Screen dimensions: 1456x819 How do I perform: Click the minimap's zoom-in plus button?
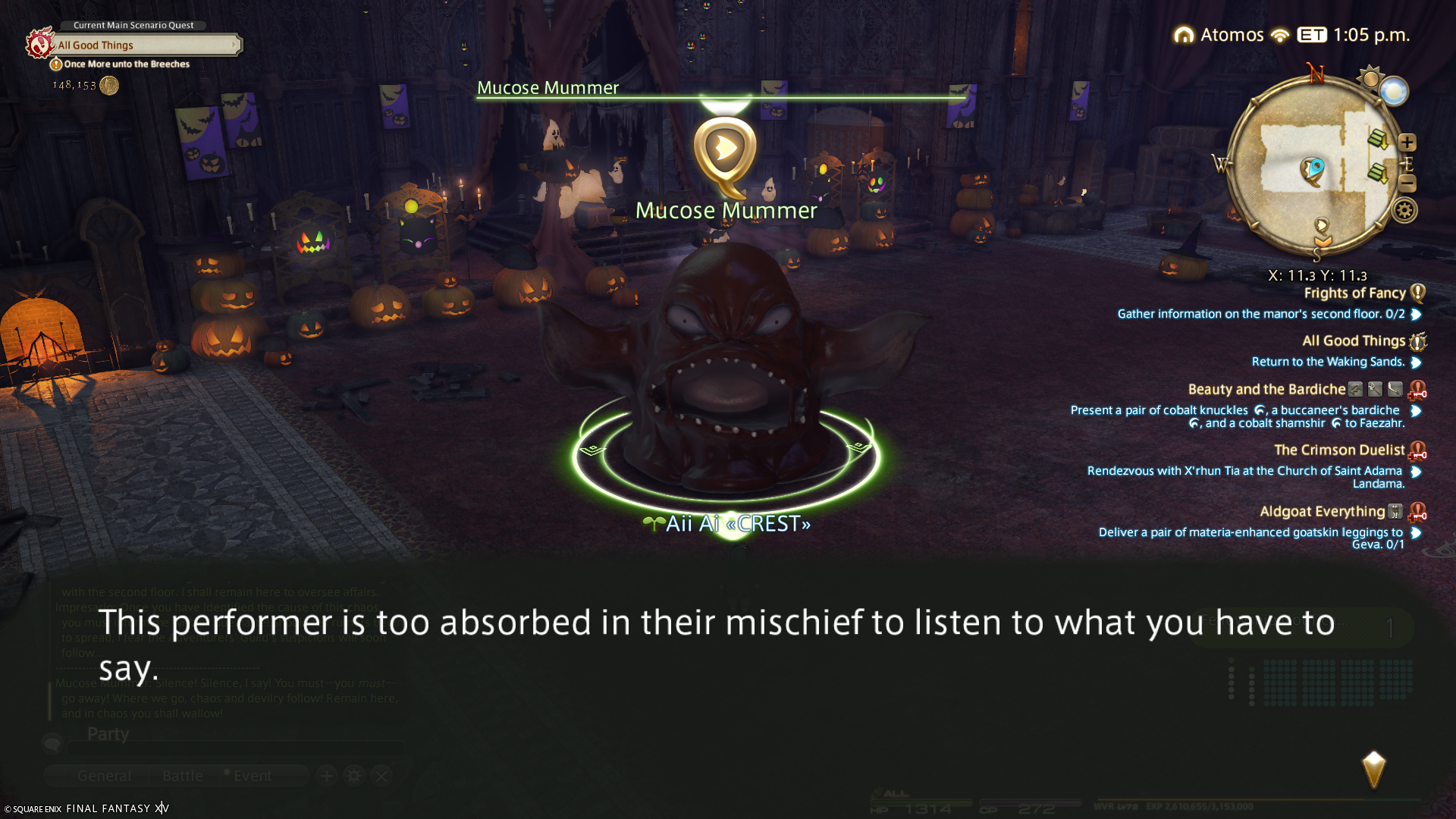1407,143
